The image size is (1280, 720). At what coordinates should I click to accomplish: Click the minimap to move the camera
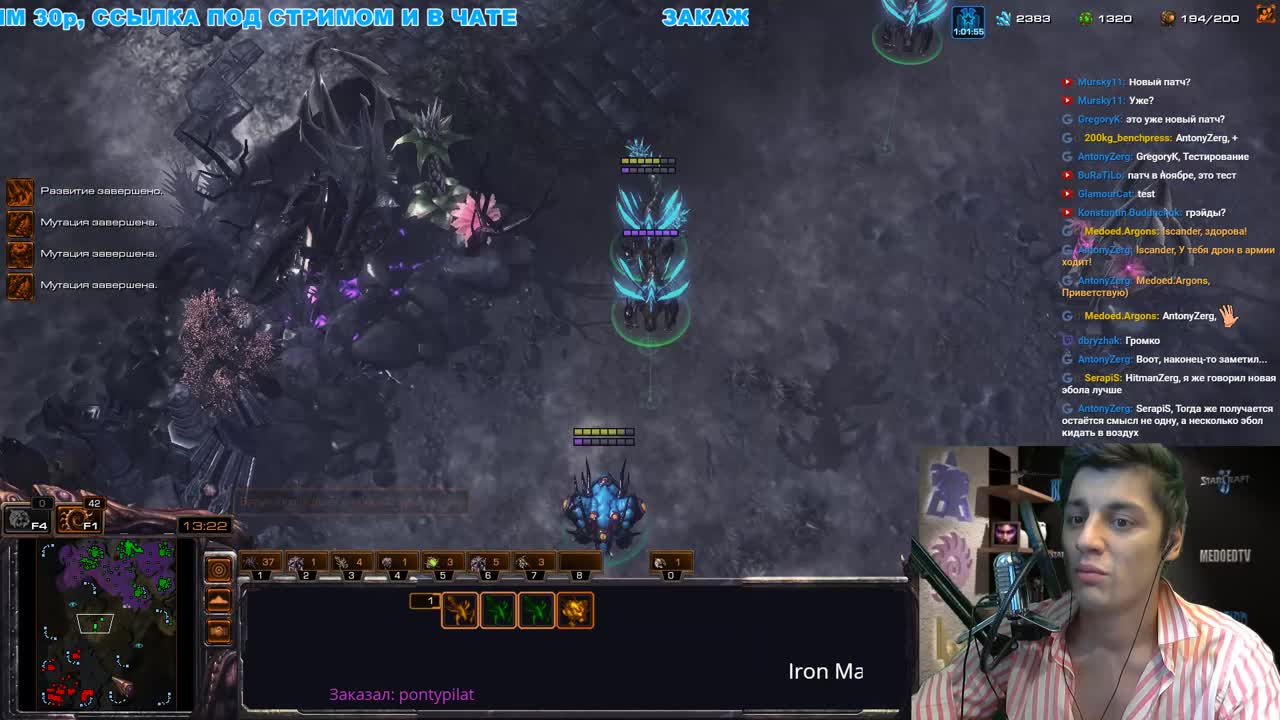pyautogui.click(x=109, y=623)
